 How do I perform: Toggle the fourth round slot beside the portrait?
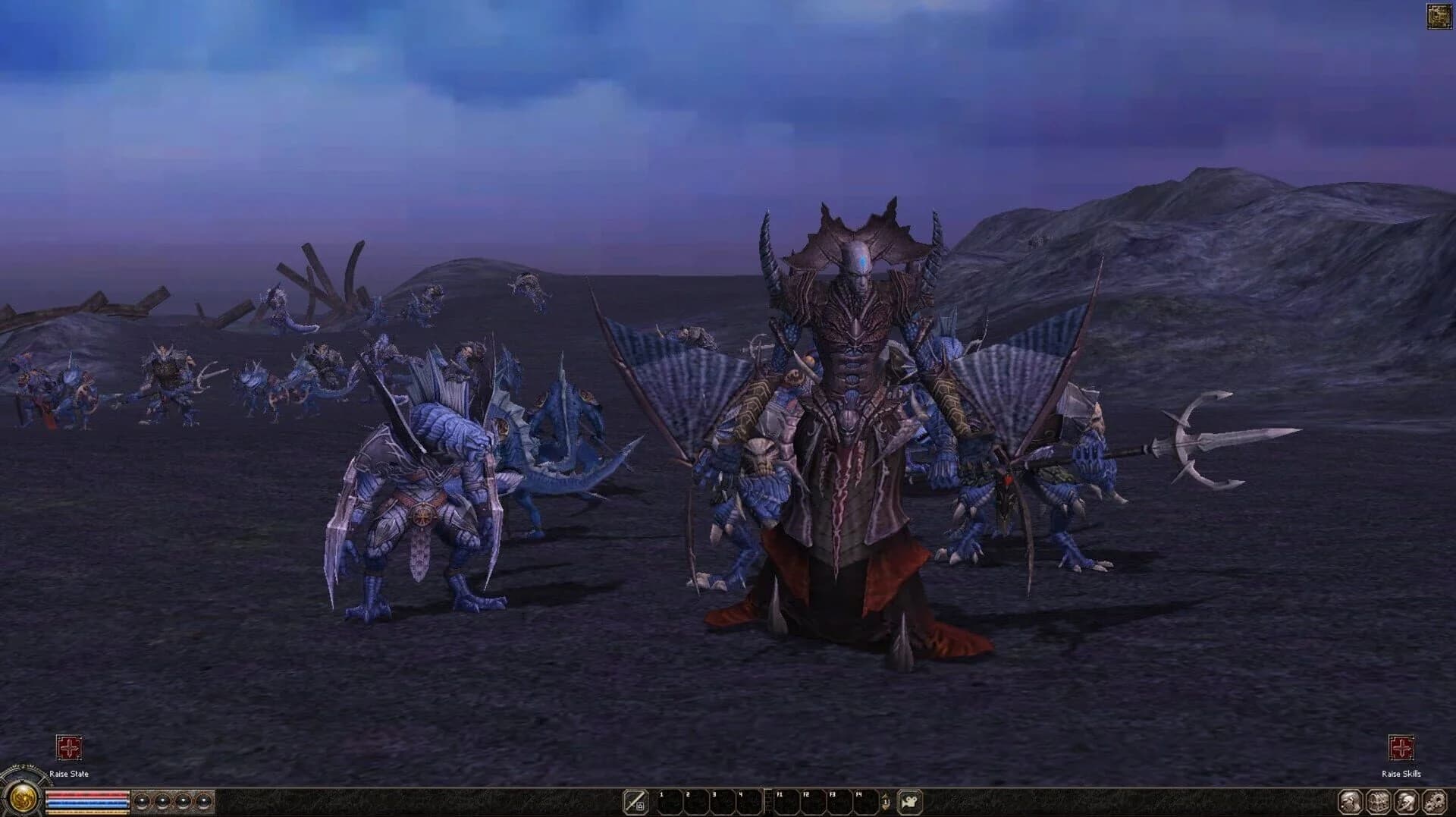(203, 801)
